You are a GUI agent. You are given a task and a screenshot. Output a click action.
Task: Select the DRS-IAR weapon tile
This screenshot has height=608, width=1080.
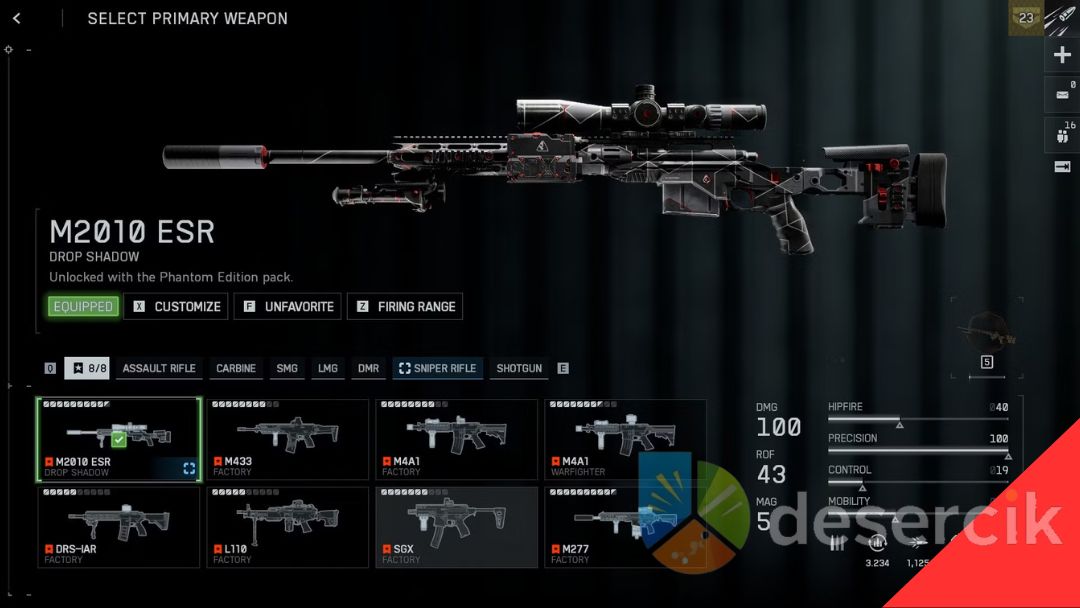[119, 527]
